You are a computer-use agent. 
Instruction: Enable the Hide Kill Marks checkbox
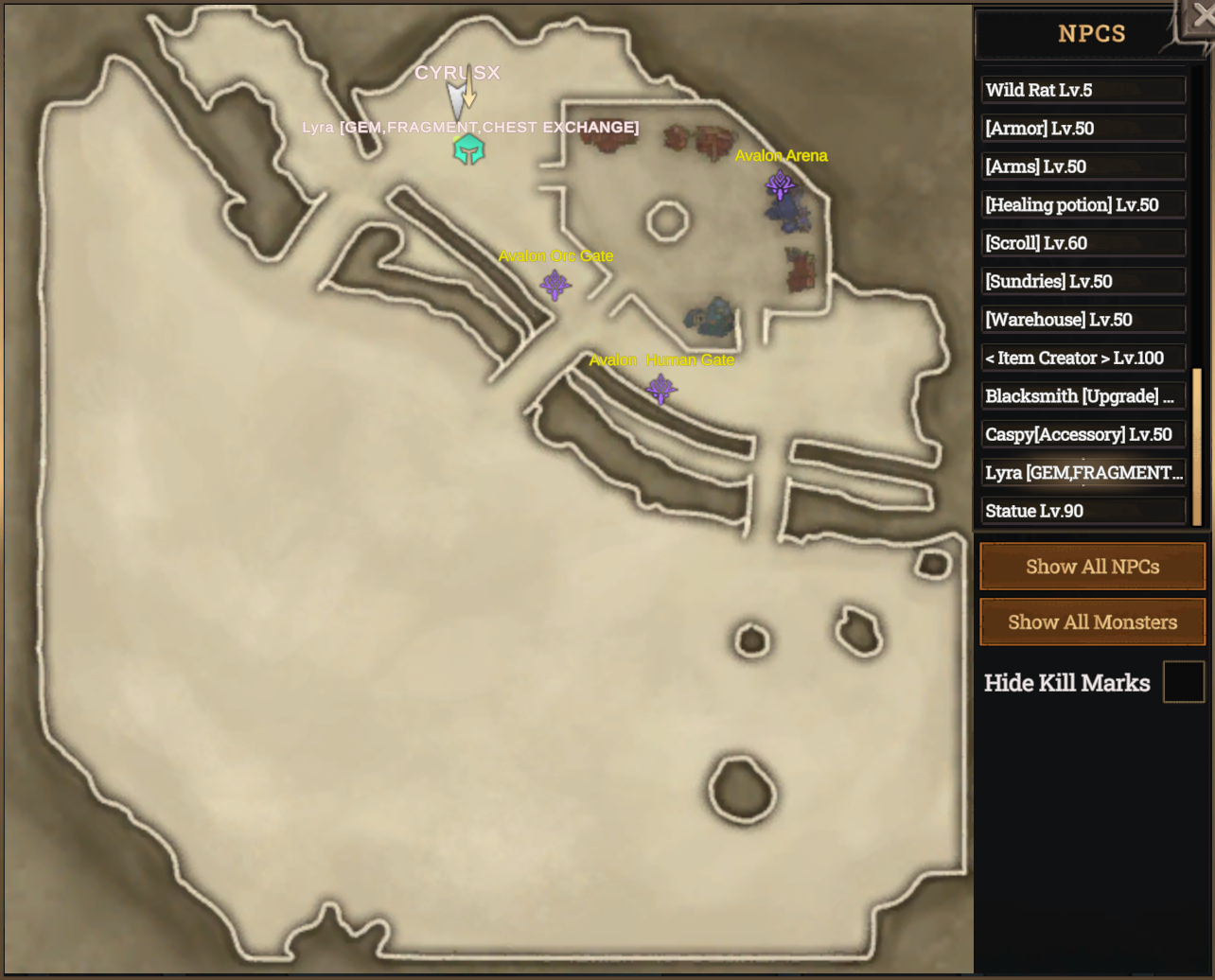(x=1184, y=682)
